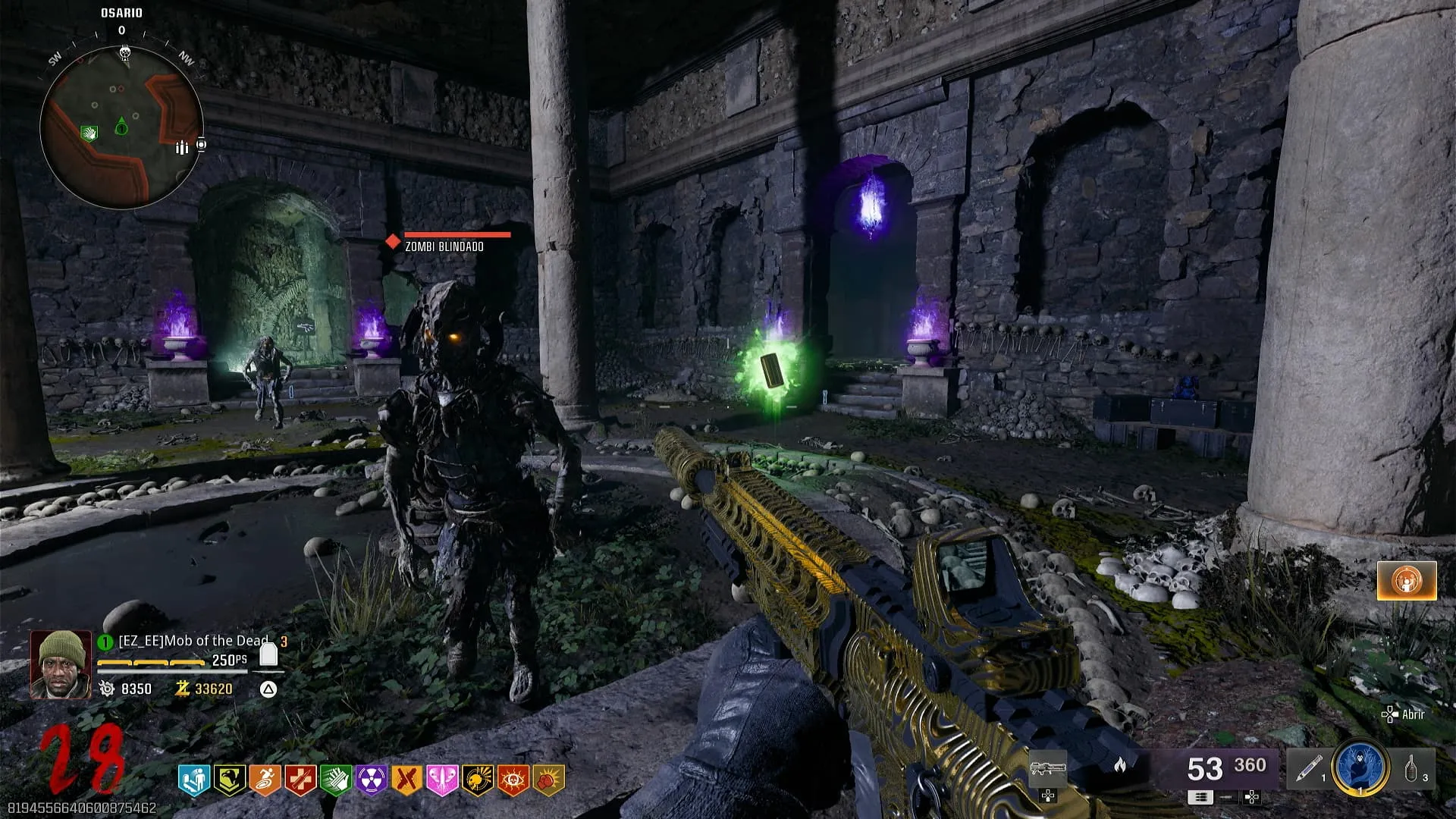Select the green Speed Cola hands perk

336,780
